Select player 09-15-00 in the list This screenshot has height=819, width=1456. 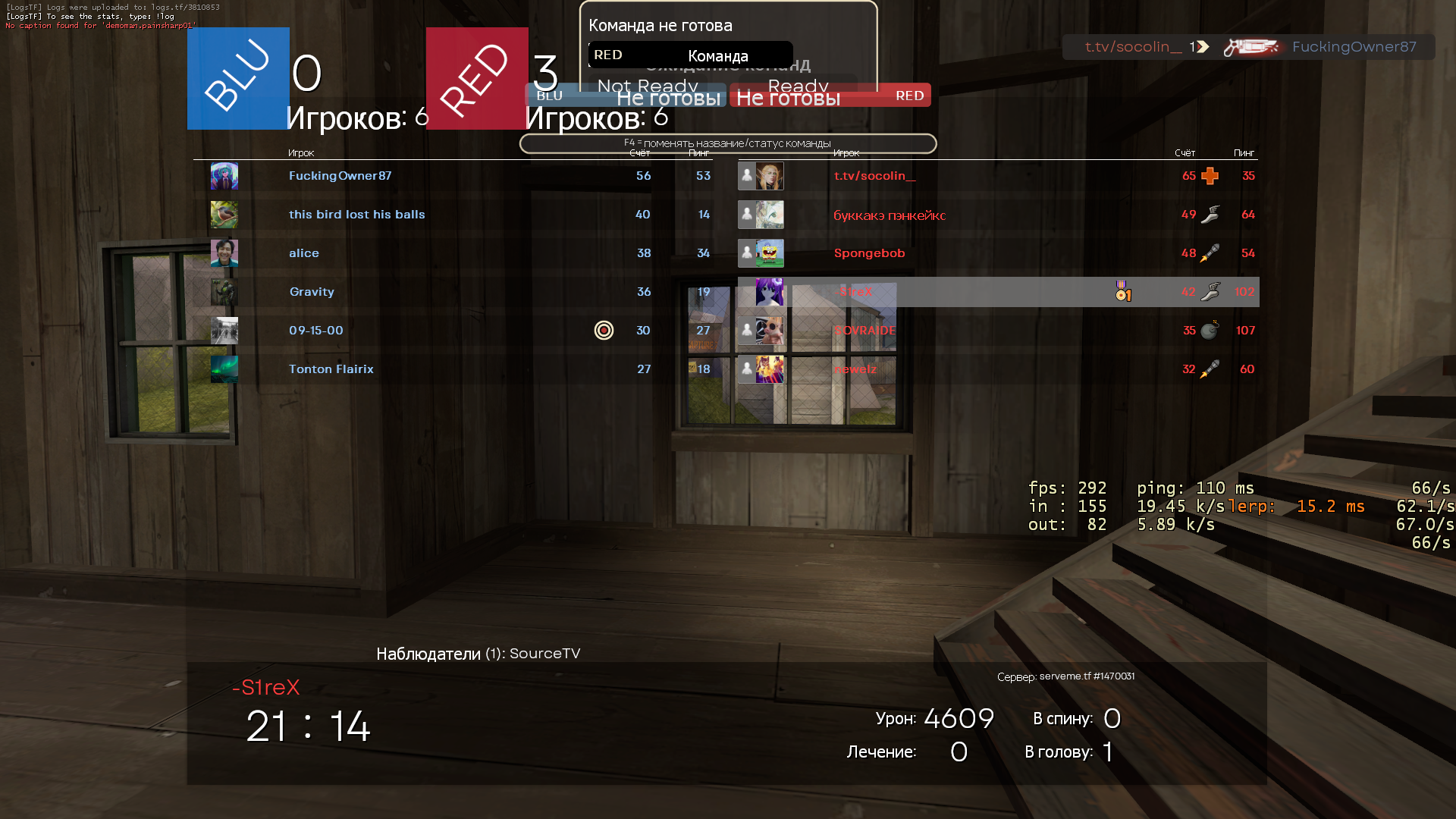[x=316, y=331]
